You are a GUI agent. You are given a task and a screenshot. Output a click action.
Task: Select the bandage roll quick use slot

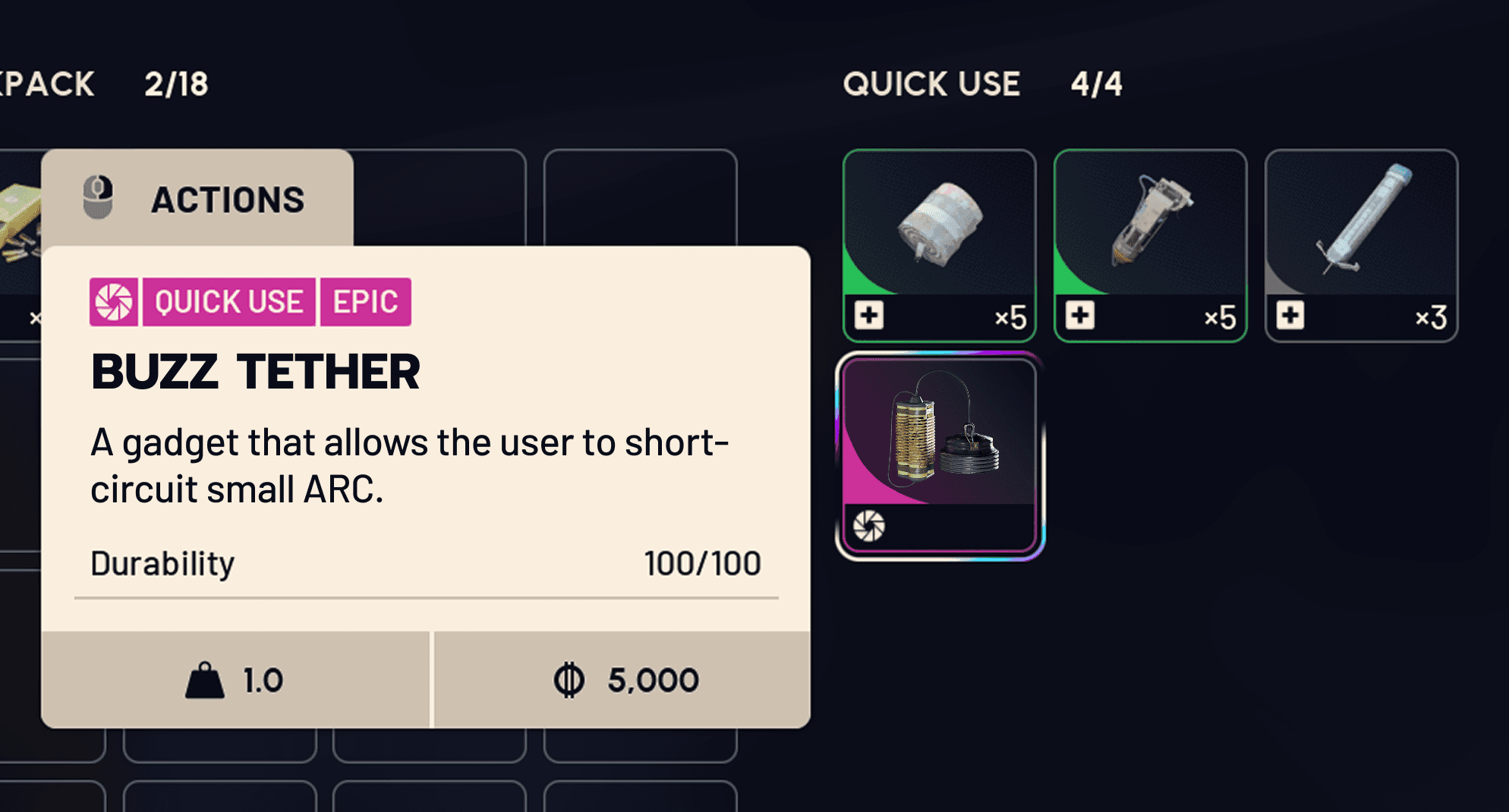[x=939, y=244]
